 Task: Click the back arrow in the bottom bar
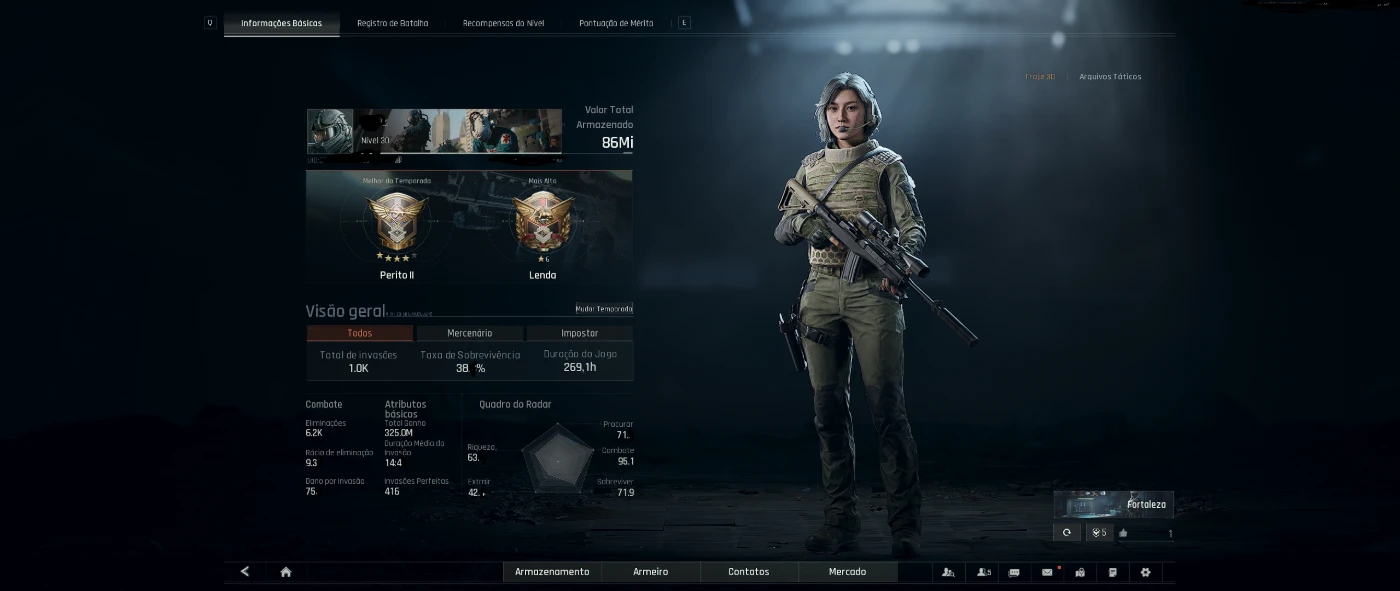245,572
